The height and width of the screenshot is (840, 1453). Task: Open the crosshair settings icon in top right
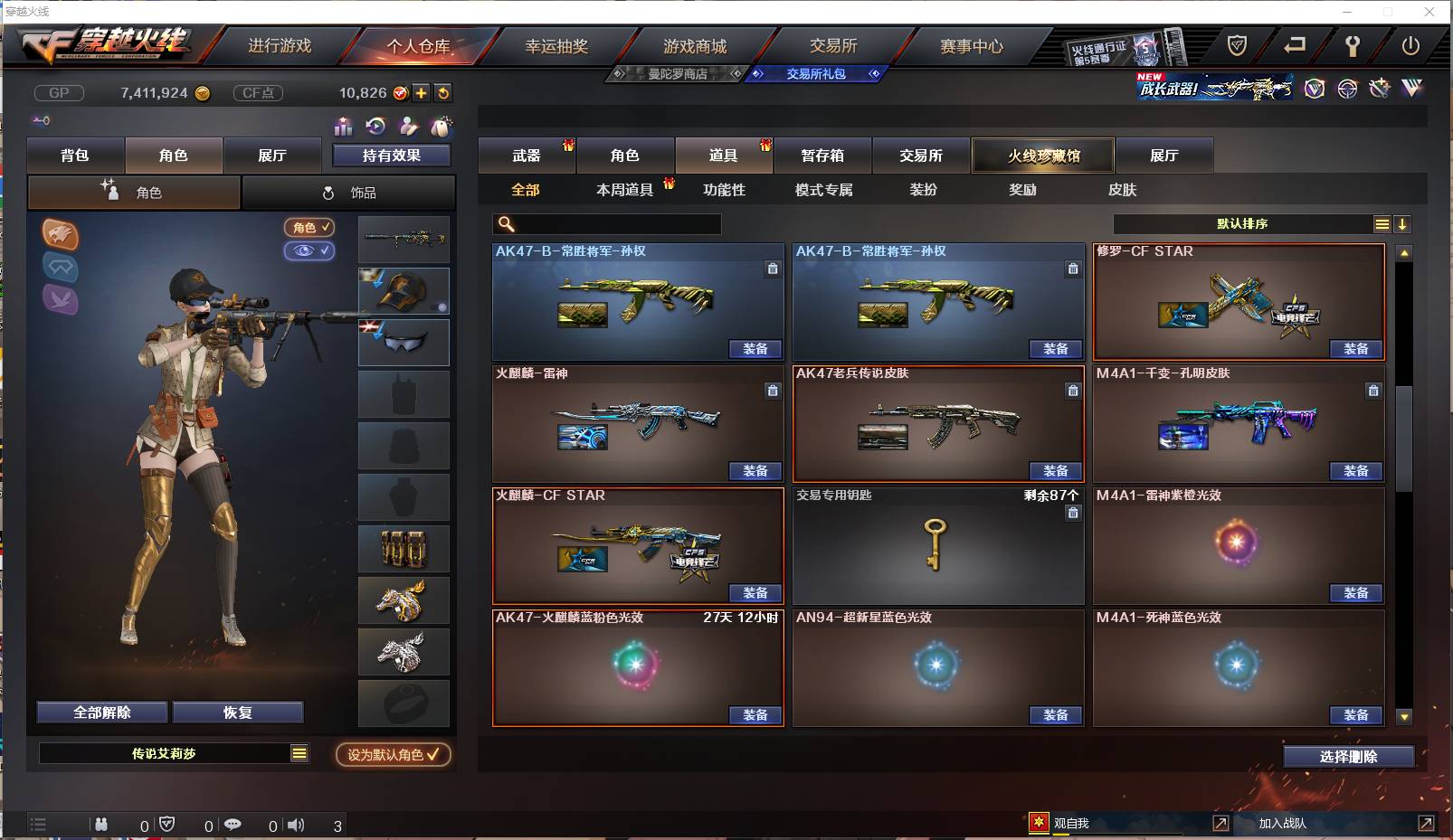tap(1347, 89)
